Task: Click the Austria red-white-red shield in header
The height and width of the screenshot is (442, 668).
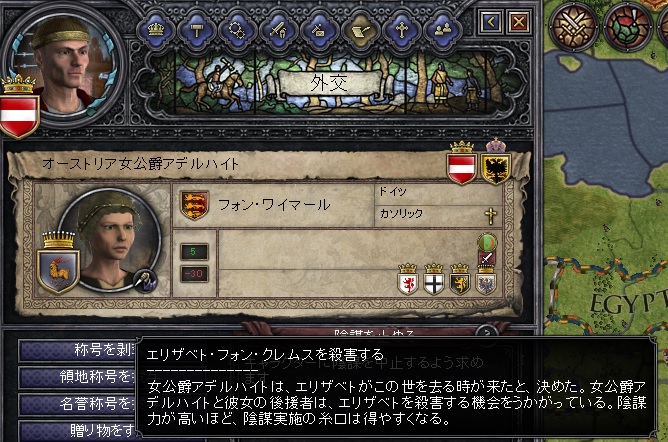Action: click(461, 163)
